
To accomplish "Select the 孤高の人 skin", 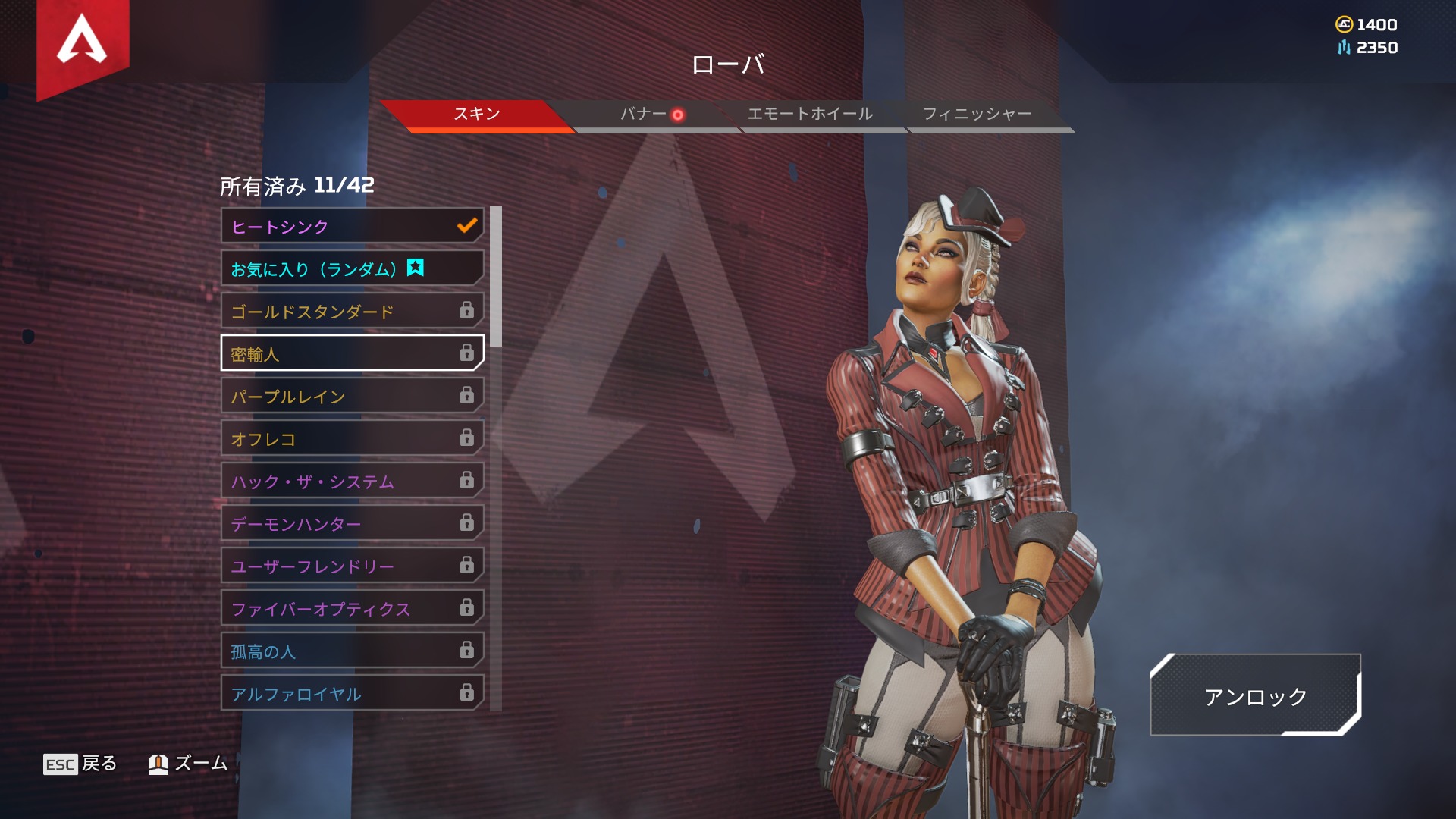I will 352,651.
